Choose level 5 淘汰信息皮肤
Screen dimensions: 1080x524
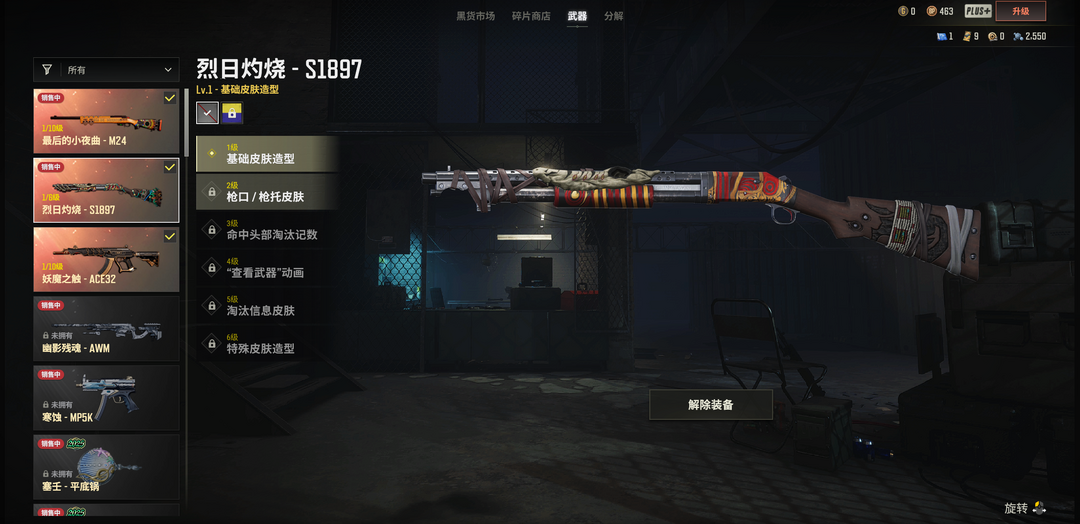point(266,306)
